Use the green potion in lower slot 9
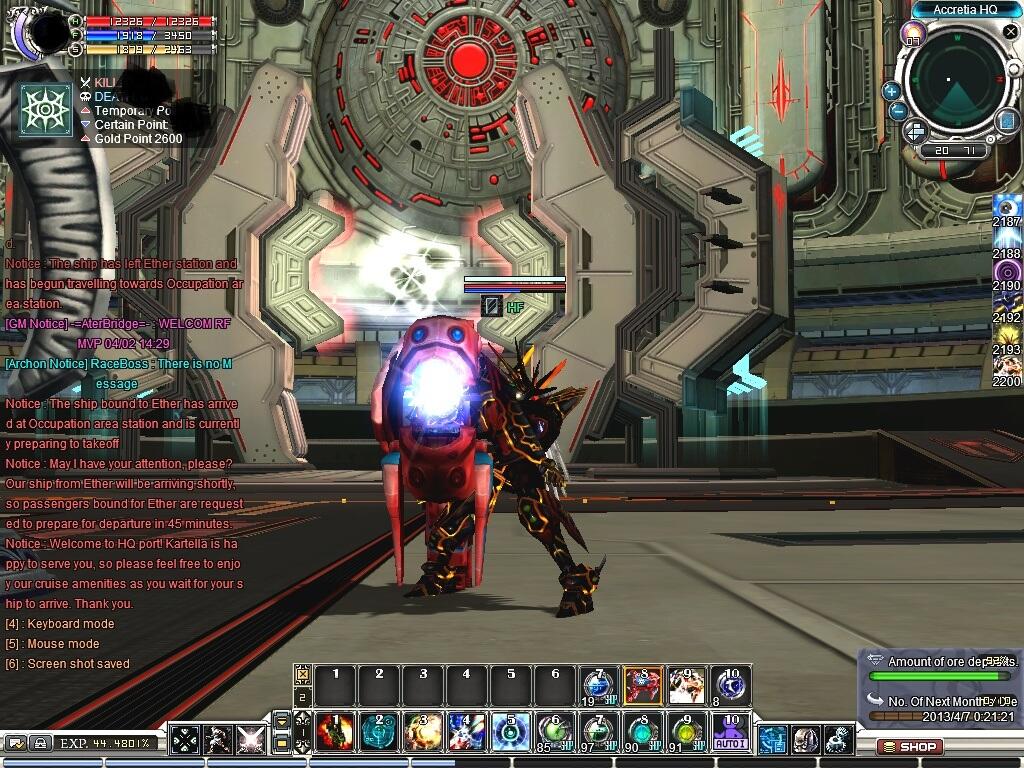1024x768 pixels. click(686, 732)
